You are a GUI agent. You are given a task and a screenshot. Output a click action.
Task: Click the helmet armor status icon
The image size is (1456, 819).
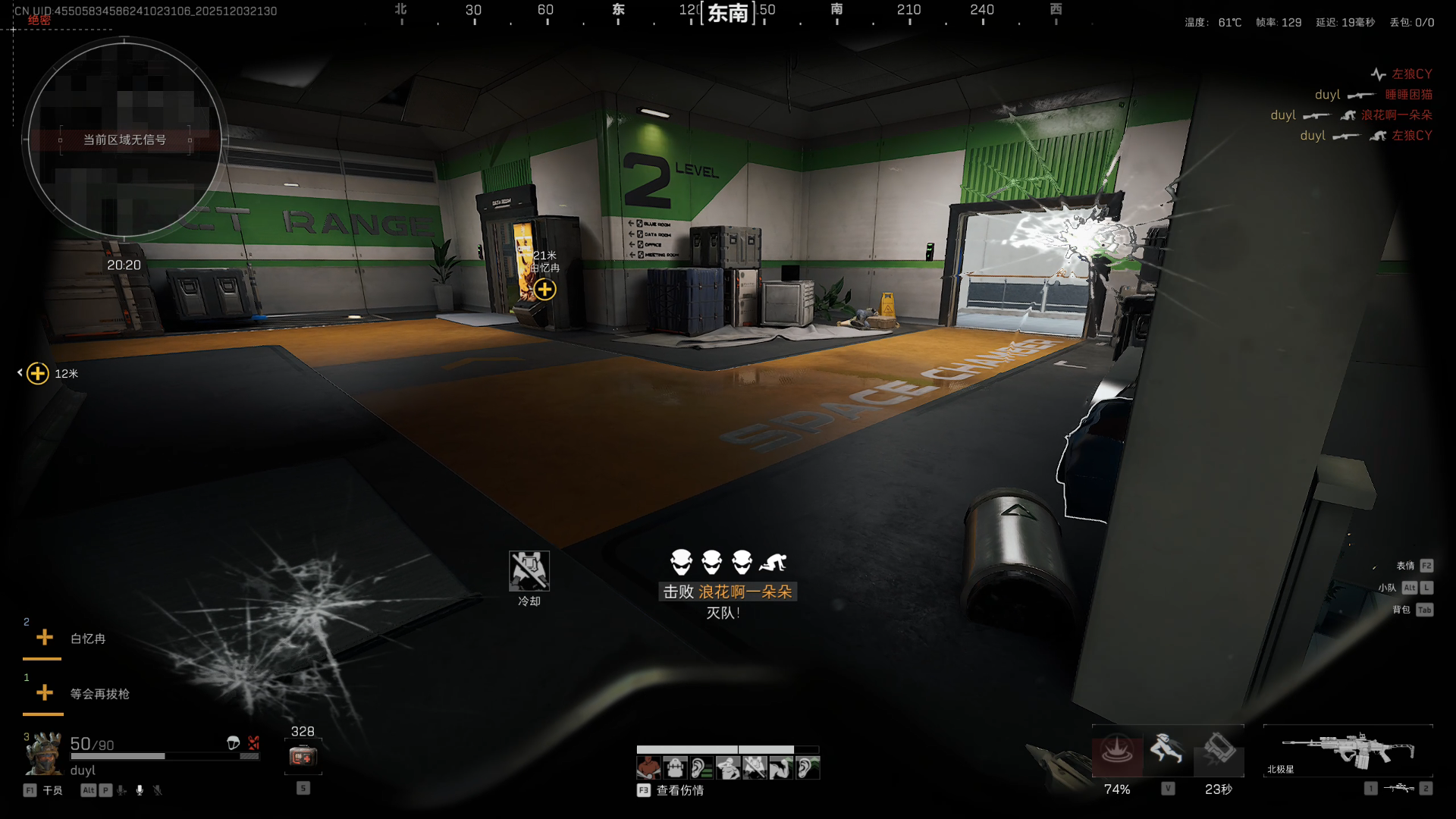234,743
